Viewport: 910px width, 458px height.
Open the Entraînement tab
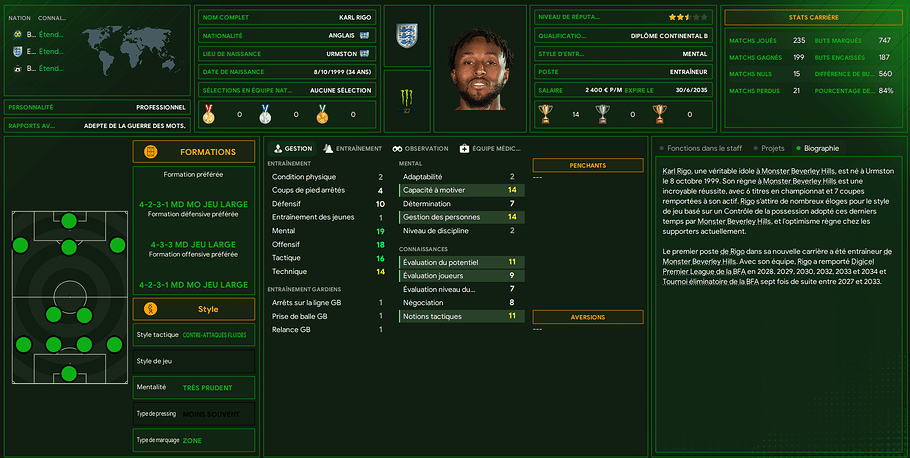(354, 148)
